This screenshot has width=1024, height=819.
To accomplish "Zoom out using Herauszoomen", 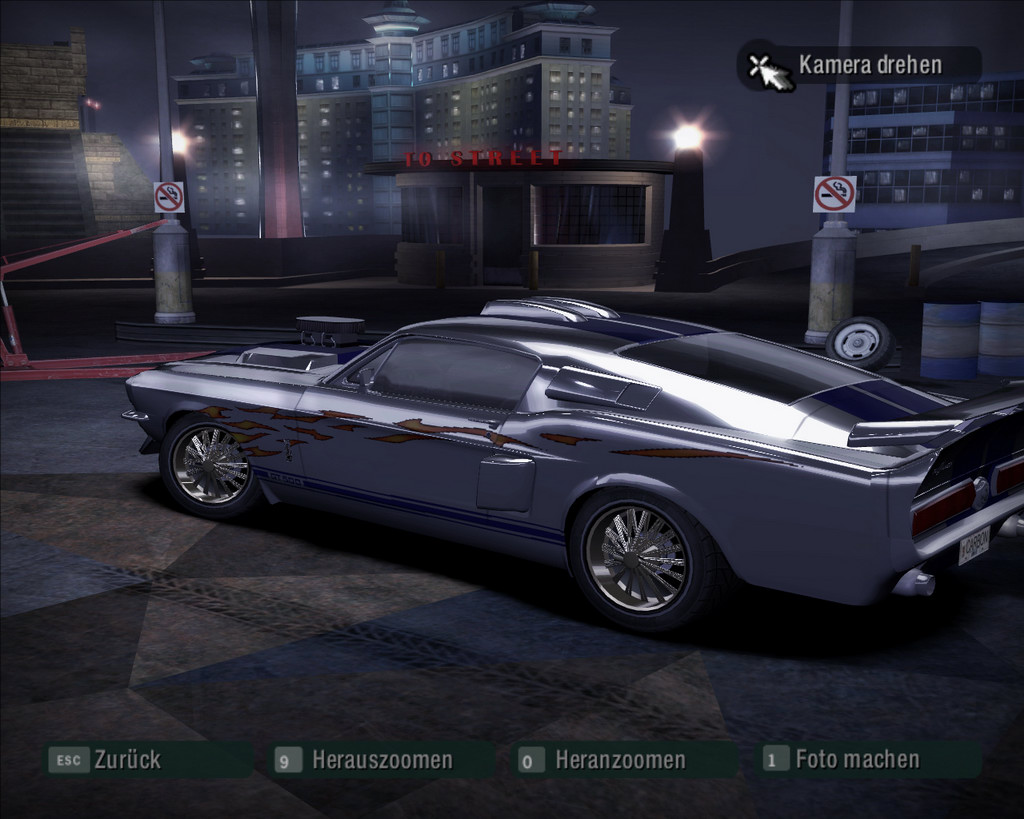I will tap(381, 760).
